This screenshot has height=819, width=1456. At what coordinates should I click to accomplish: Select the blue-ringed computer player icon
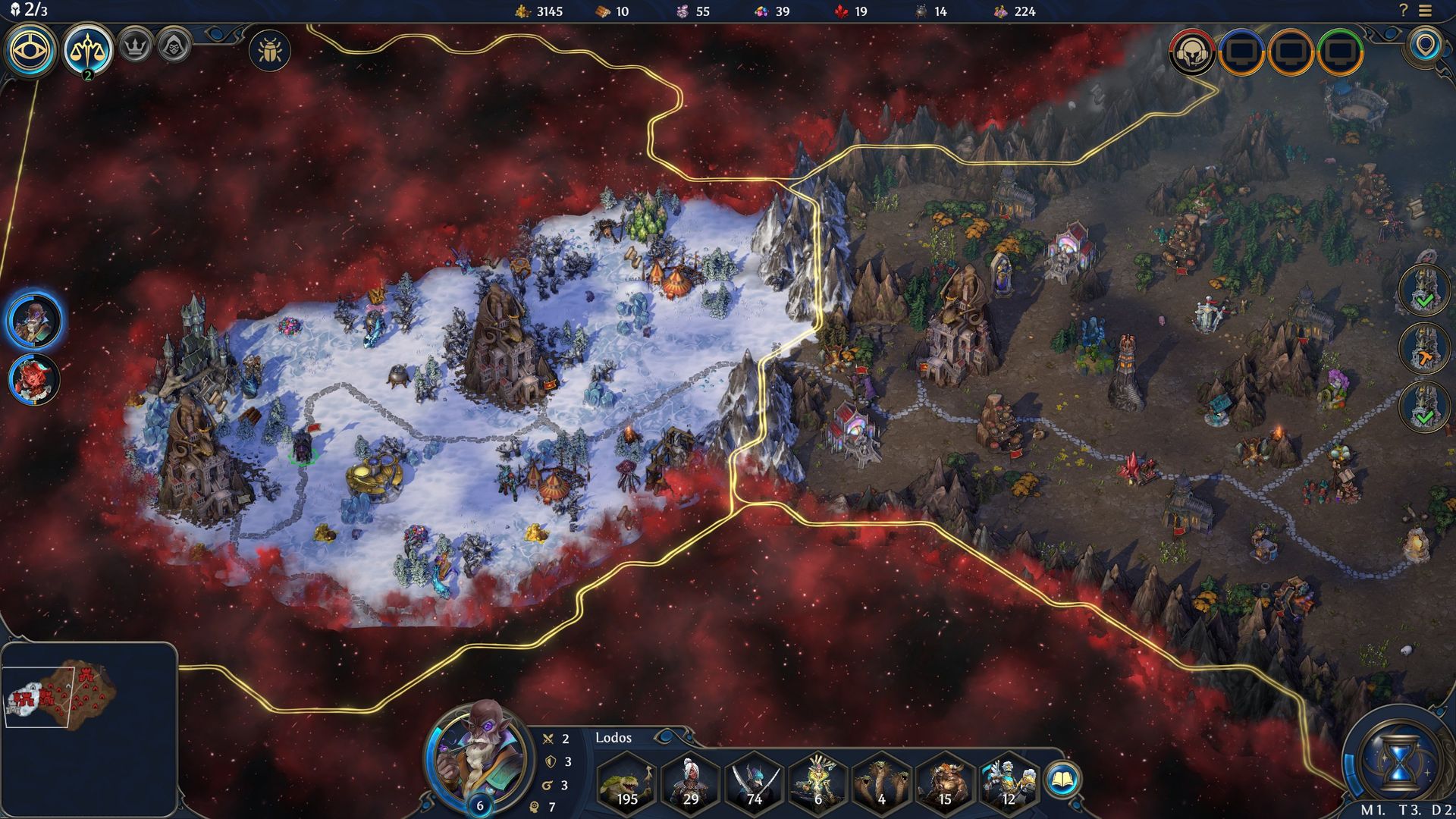click(1241, 52)
